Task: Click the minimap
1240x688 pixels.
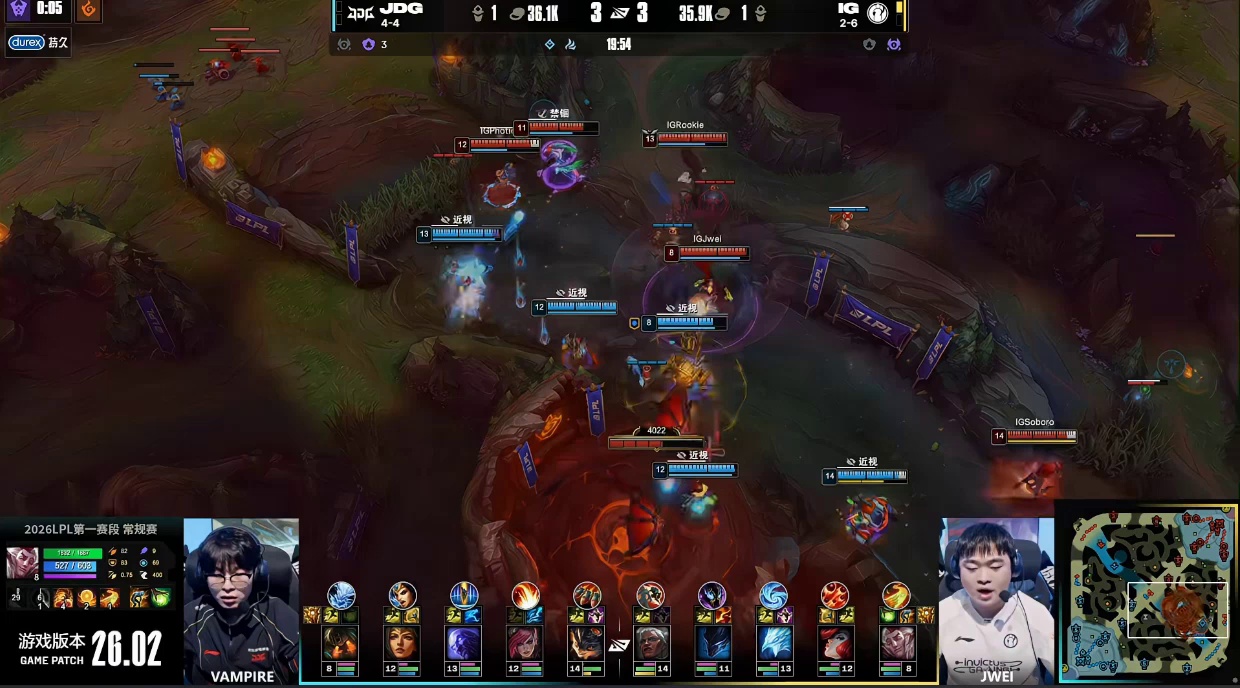Action: (1150, 594)
